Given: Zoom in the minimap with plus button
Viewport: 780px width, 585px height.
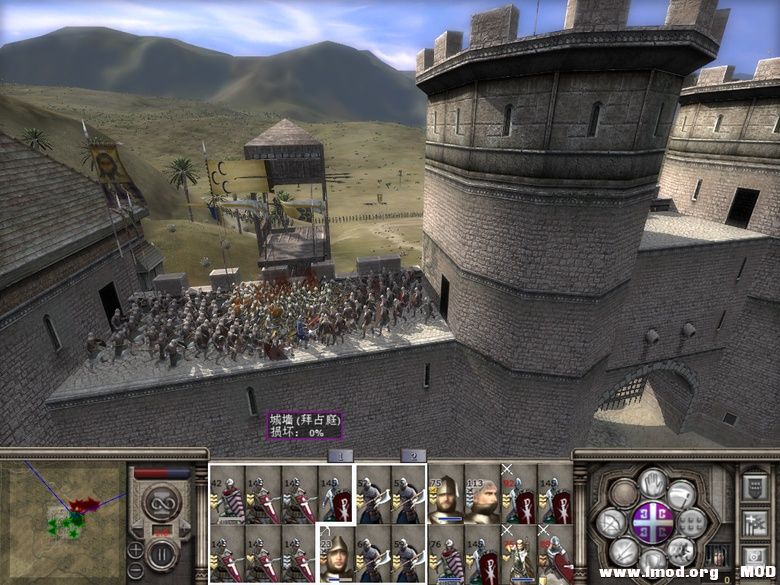Looking at the screenshot, I should 136,548.
